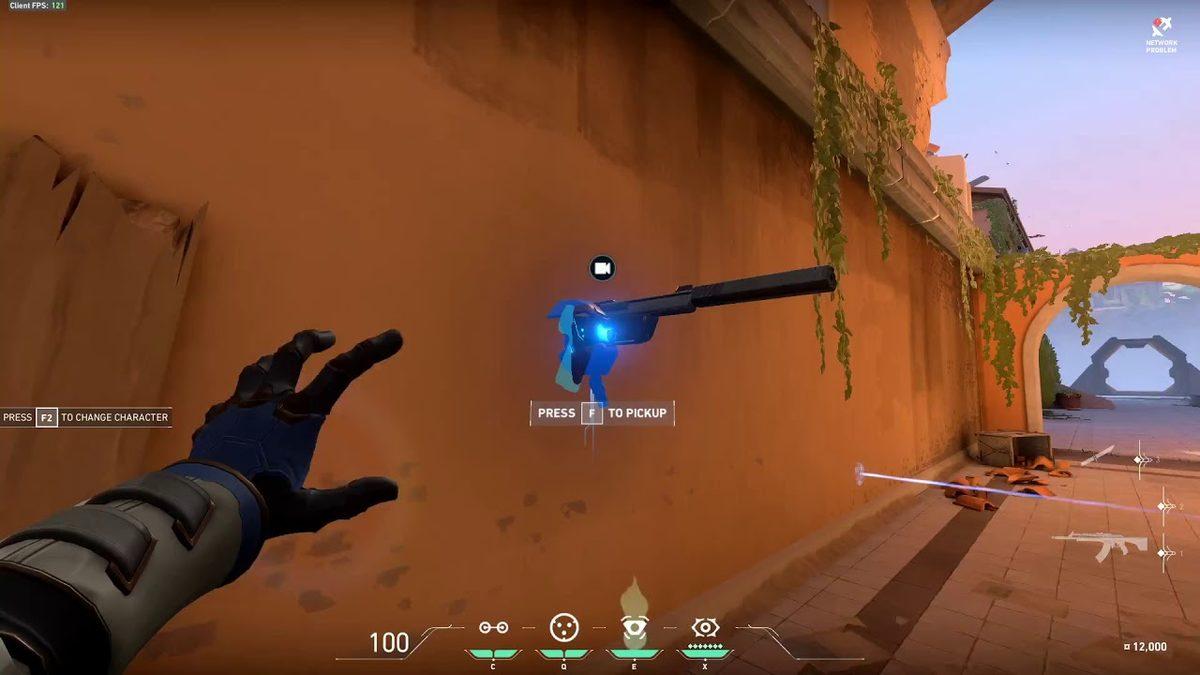Select the Trapwire ability icon
This screenshot has width=1200, height=675.
493,628
